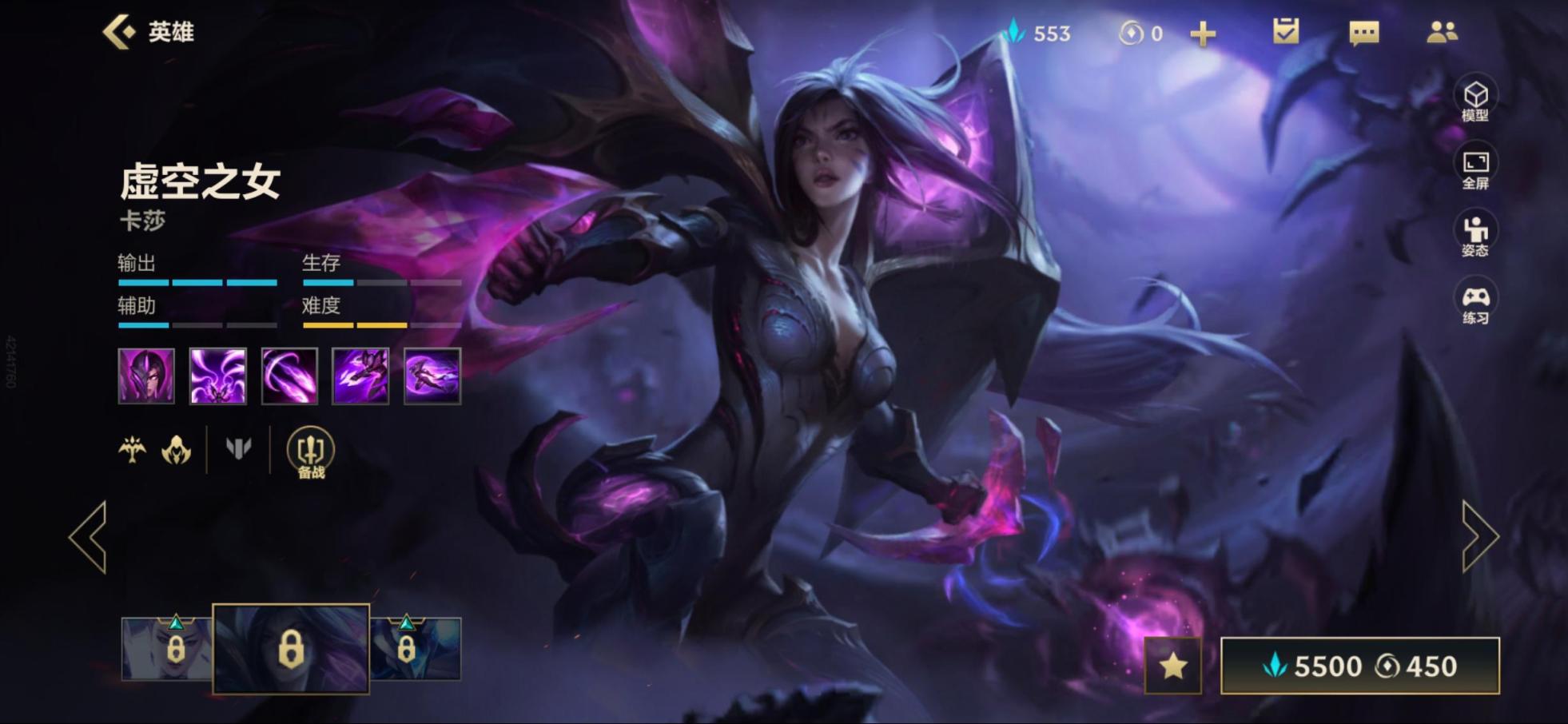This screenshot has width=1568, height=724.
Task: Favorite this champion with the star button
Action: [1172, 666]
